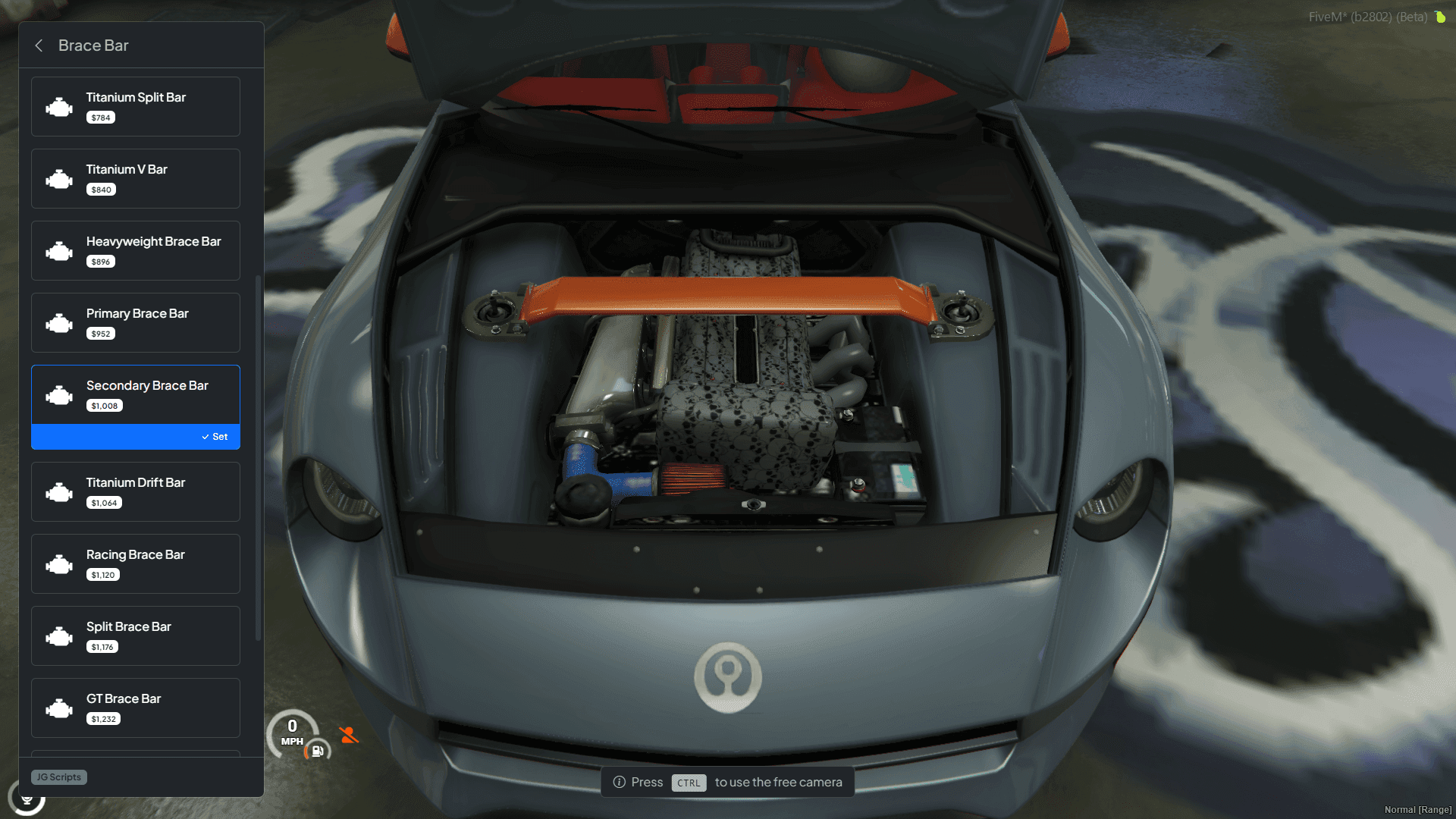The image size is (1456, 819).
Task: Click the green spray can icon near FiveM watermark
Action: tap(1440, 16)
